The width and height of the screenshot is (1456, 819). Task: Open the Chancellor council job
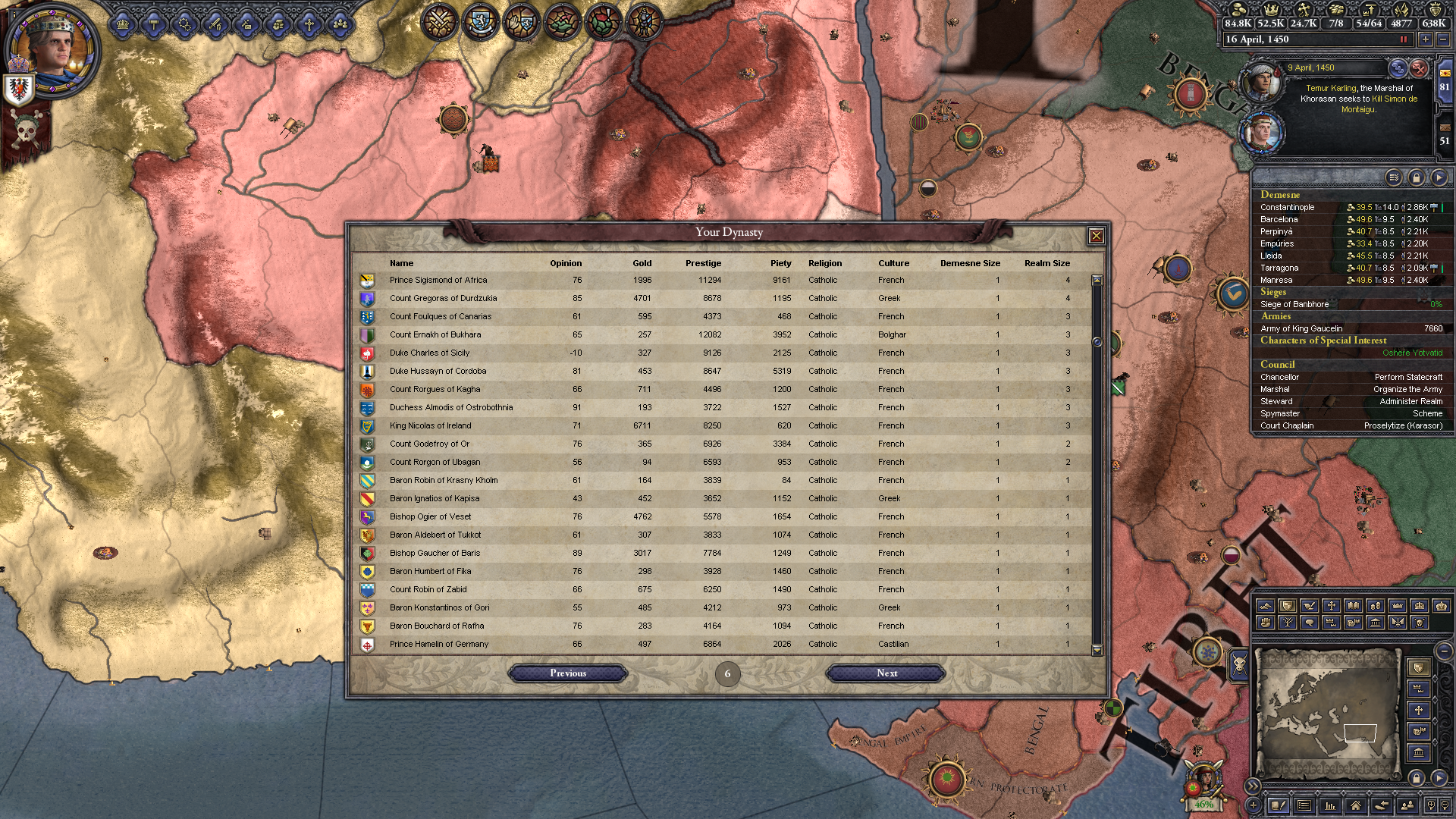(x=1280, y=377)
